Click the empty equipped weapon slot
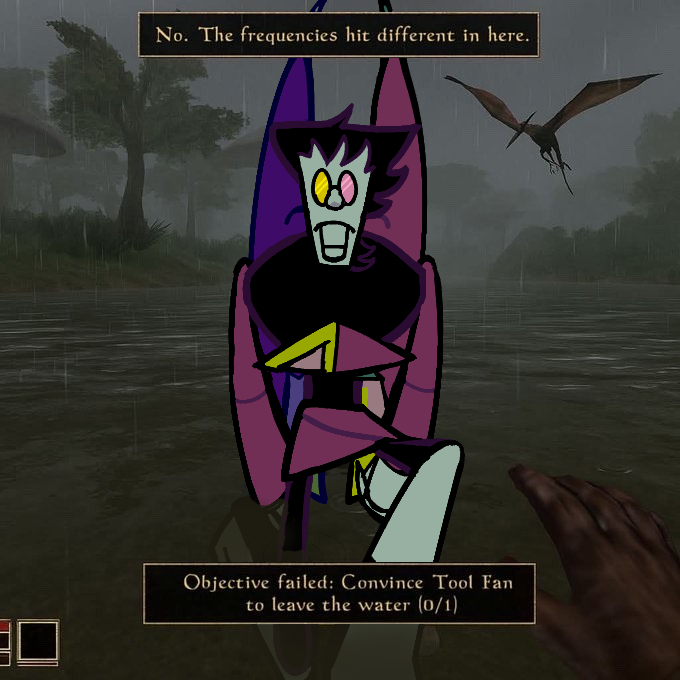This screenshot has height=680, width=680. [38, 641]
